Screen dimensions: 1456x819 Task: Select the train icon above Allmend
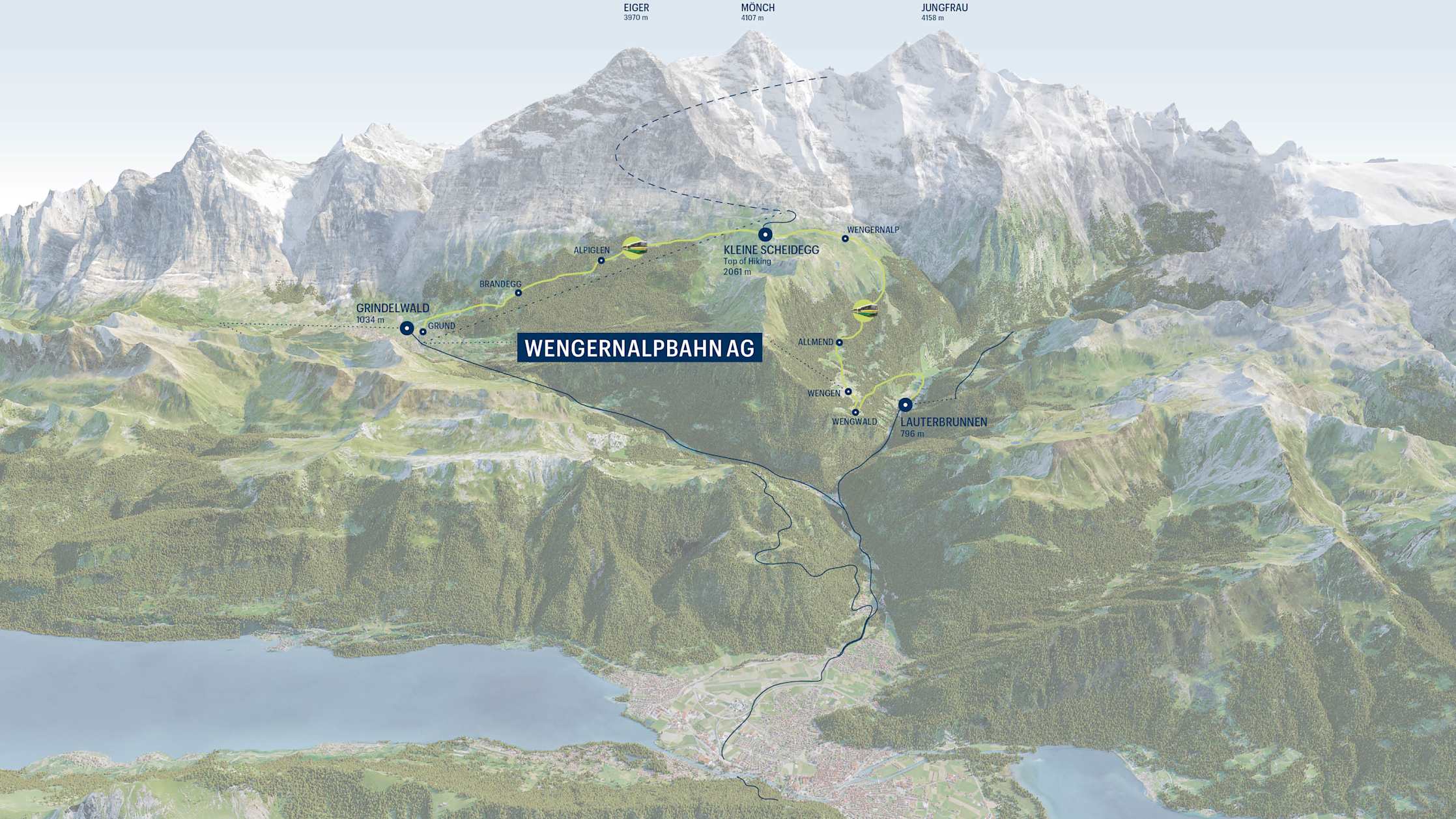(x=865, y=310)
